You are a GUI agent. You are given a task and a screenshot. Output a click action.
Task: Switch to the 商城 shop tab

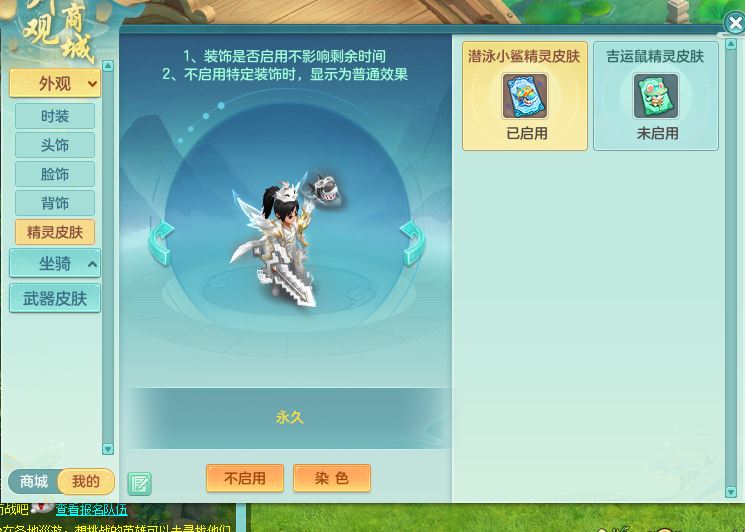pos(34,482)
